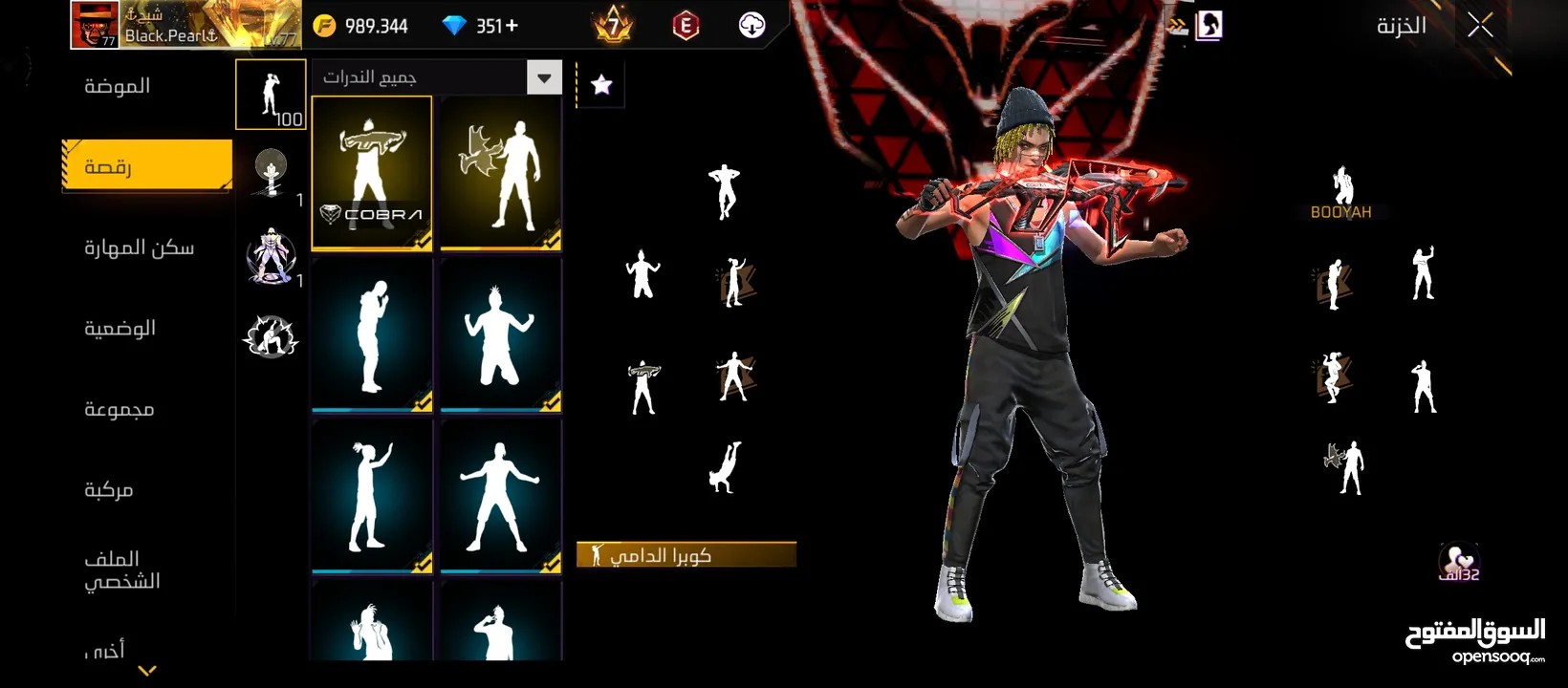This screenshot has height=688, width=1568.
Task: Open the الملف الشخصي profile category
Action: tap(121, 570)
